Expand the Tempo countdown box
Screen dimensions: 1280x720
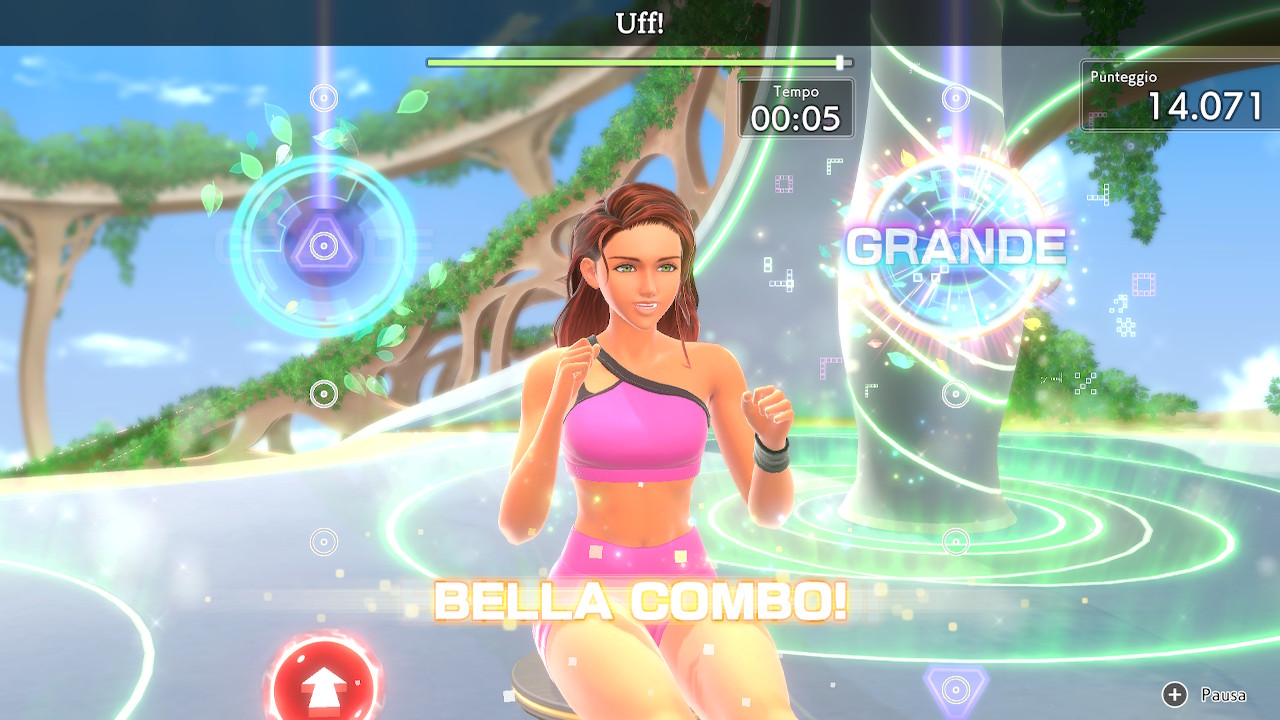pos(797,105)
